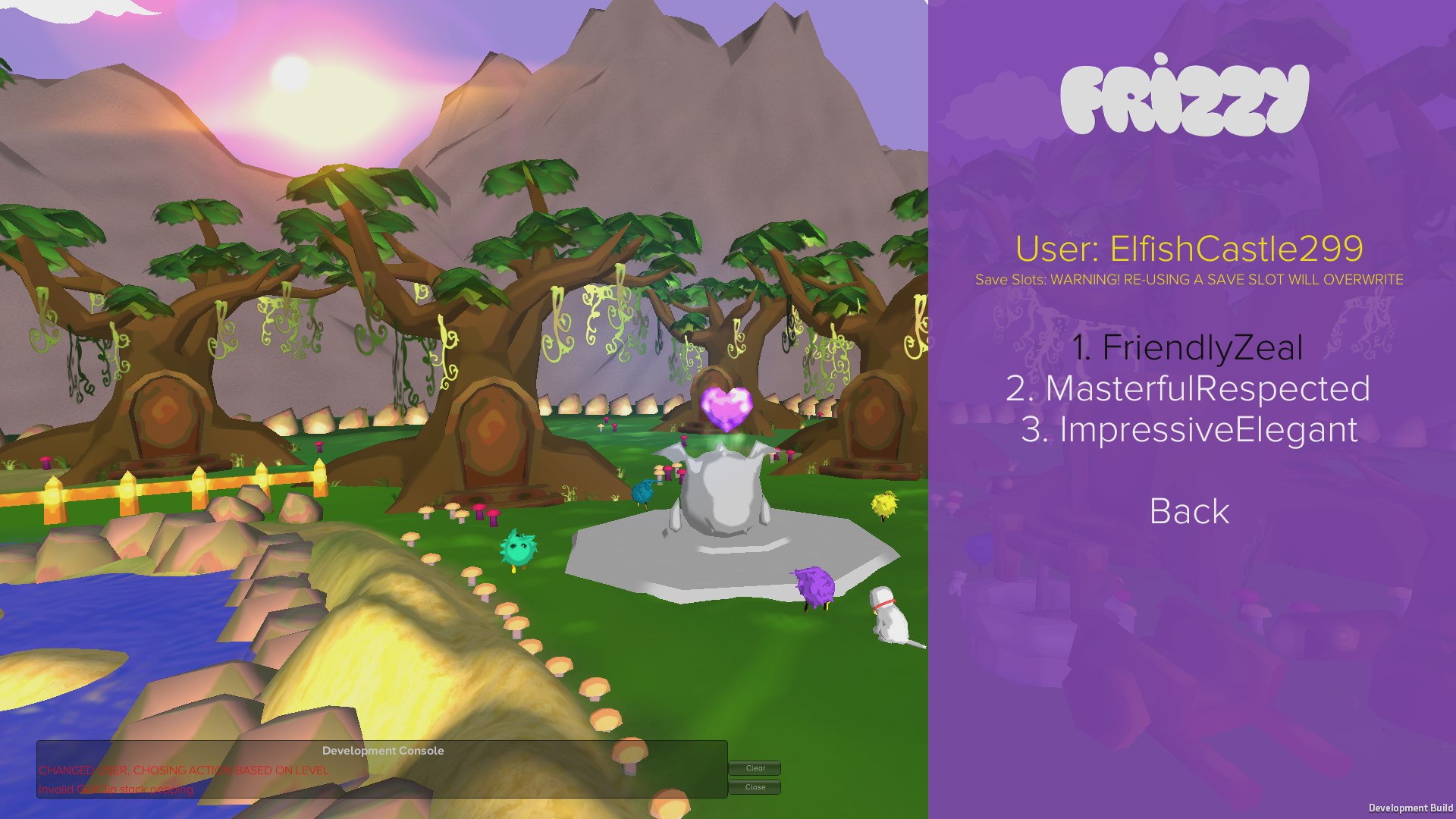Click the Development Build watermark

[1411, 807]
